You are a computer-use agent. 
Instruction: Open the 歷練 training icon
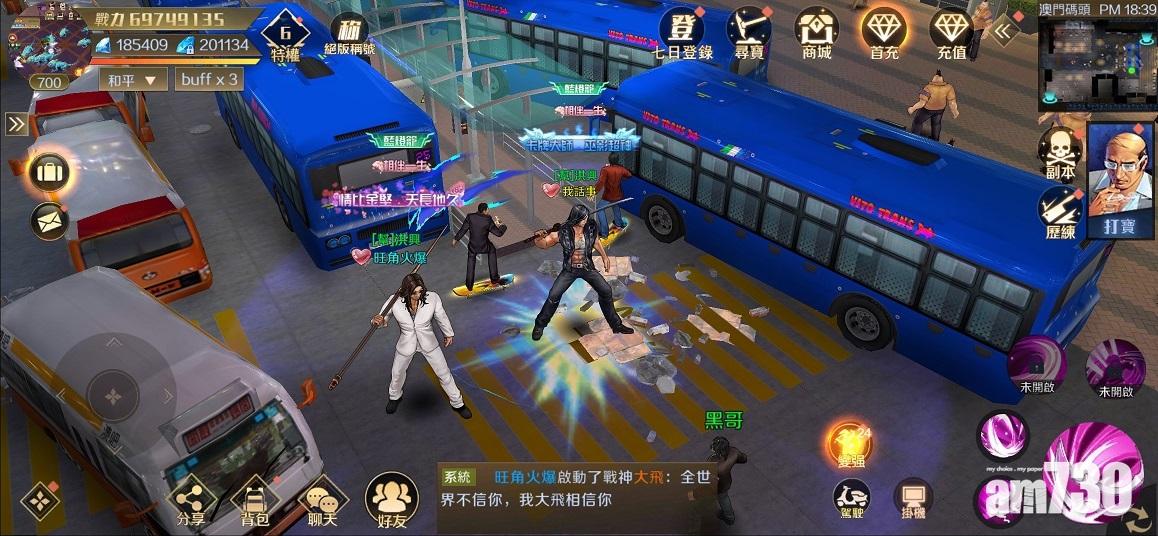(1059, 211)
